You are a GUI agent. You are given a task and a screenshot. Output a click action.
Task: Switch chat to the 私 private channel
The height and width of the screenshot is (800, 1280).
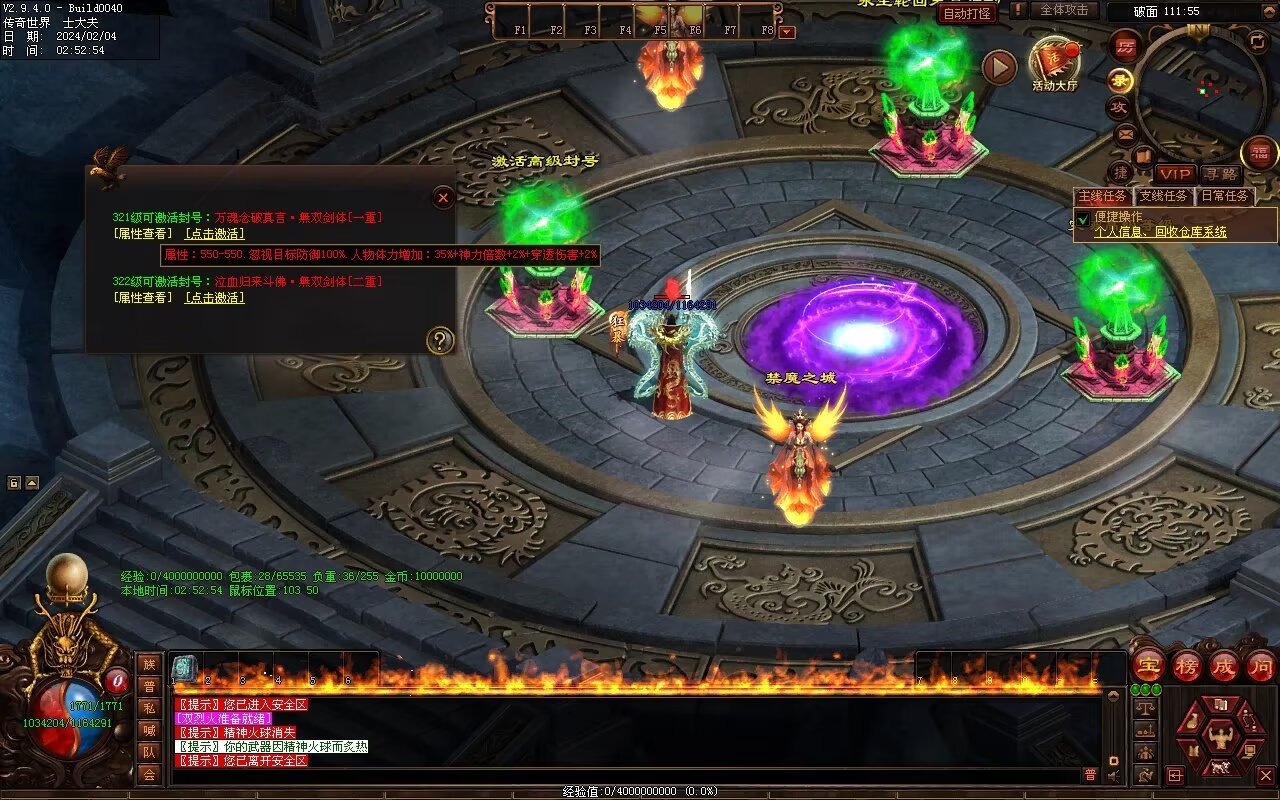(x=149, y=708)
